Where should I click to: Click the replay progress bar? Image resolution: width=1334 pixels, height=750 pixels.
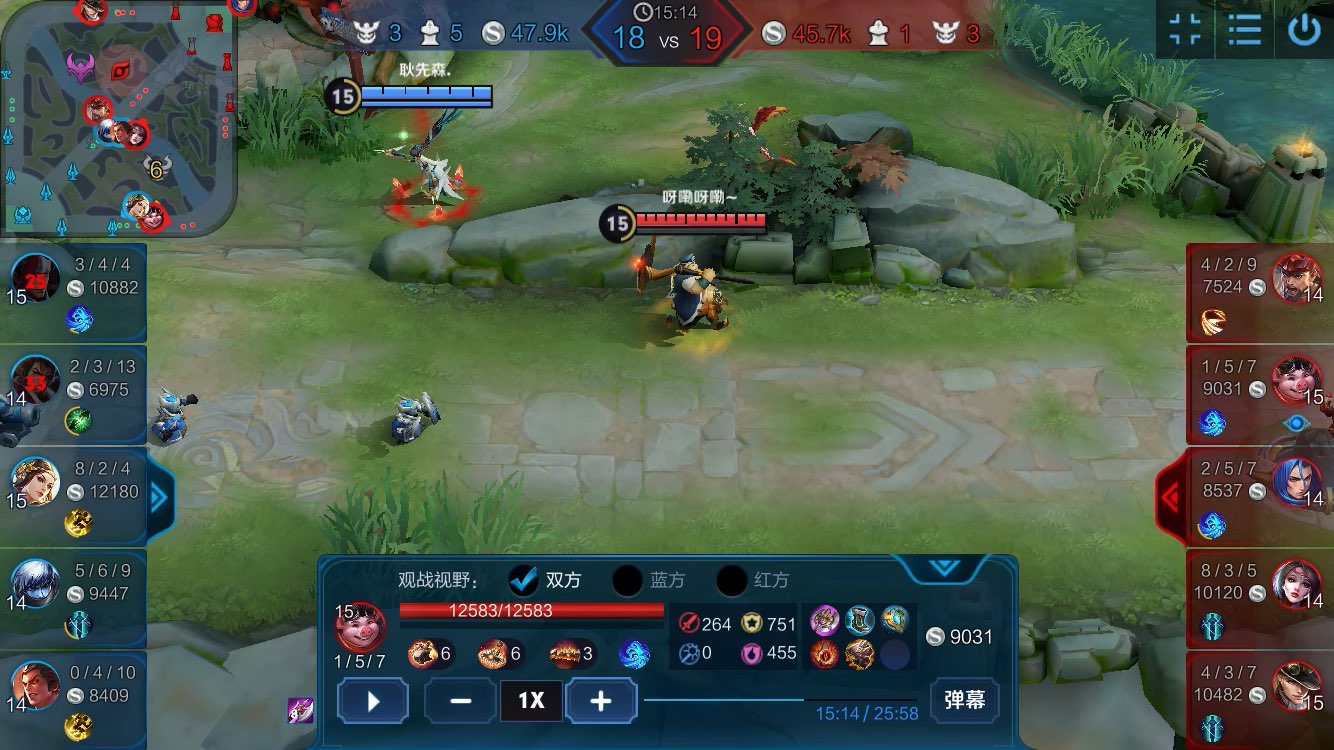[780, 700]
